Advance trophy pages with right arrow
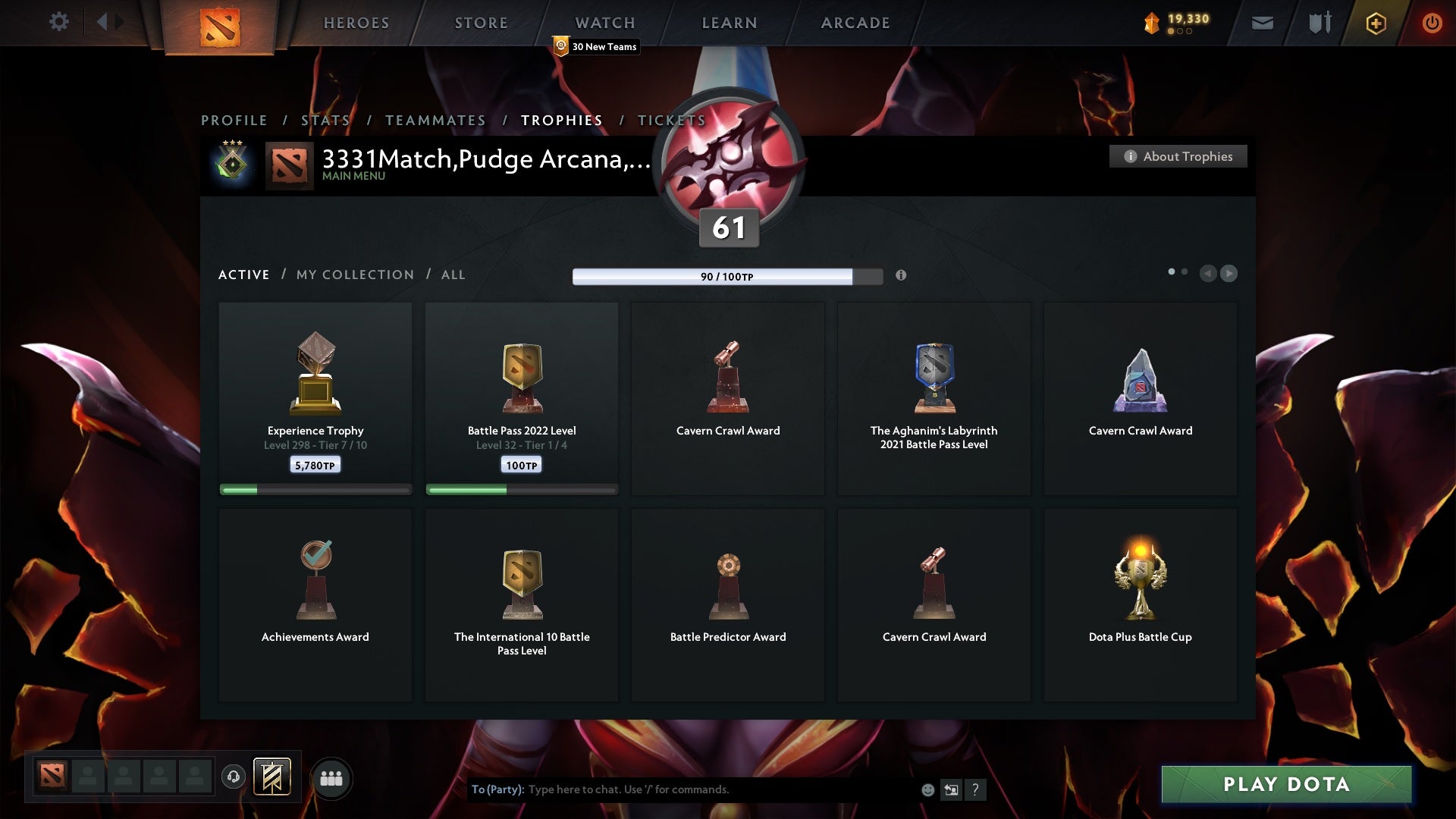The width and height of the screenshot is (1456, 819). pos(1228,274)
